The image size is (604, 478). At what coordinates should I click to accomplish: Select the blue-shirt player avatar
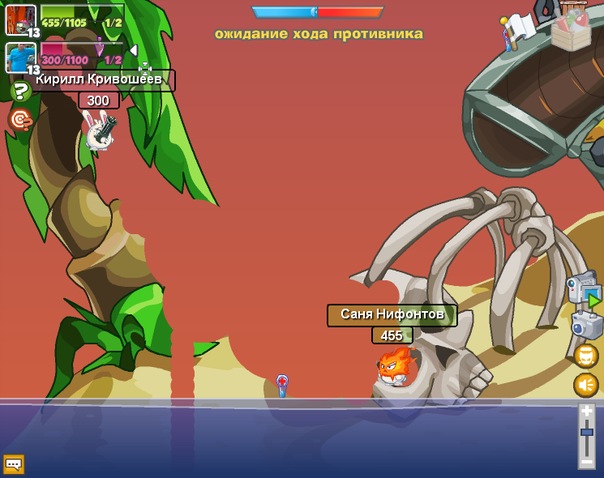coord(21,56)
